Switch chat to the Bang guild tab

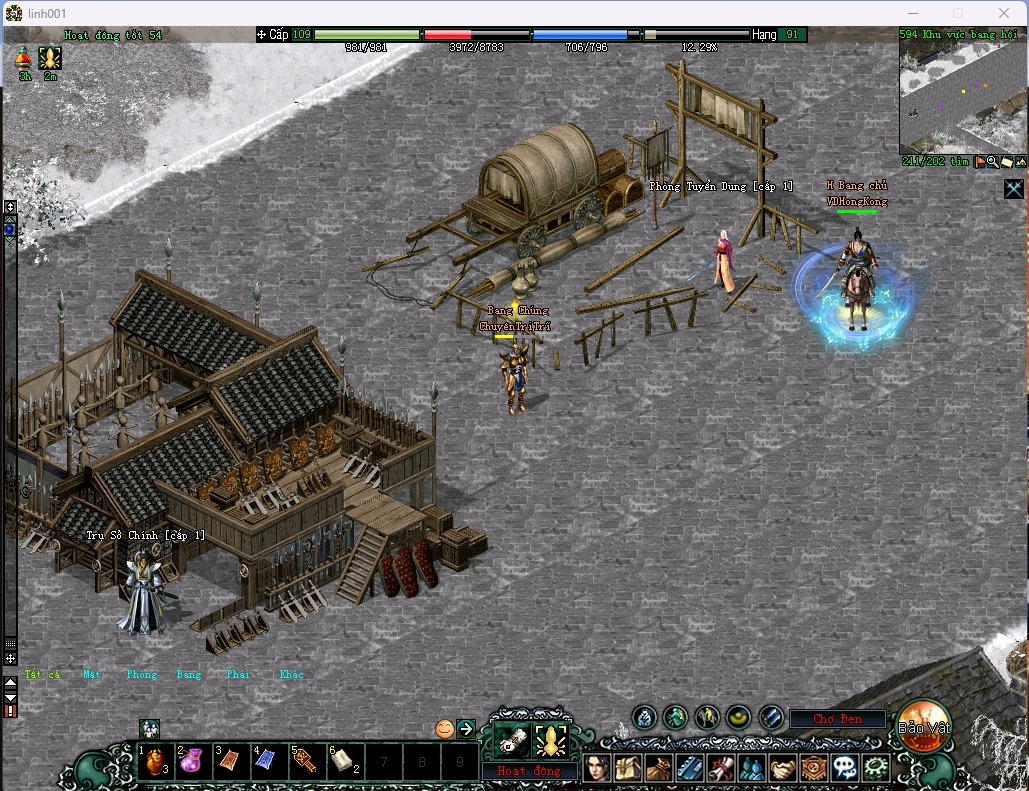click(x=189, y=674)
